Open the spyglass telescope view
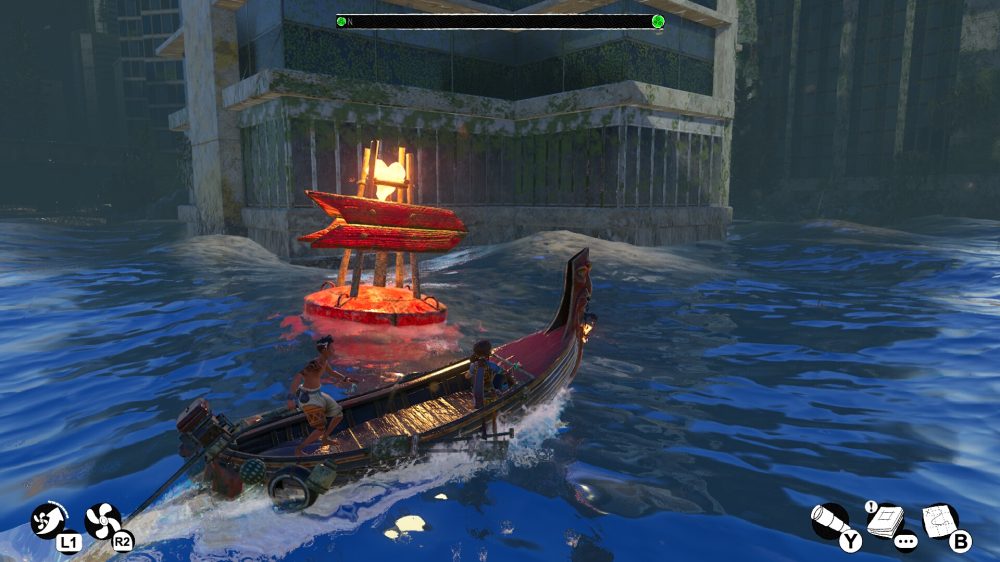The height and width of the screenshot is (562, 1000). tap(830, 520)
